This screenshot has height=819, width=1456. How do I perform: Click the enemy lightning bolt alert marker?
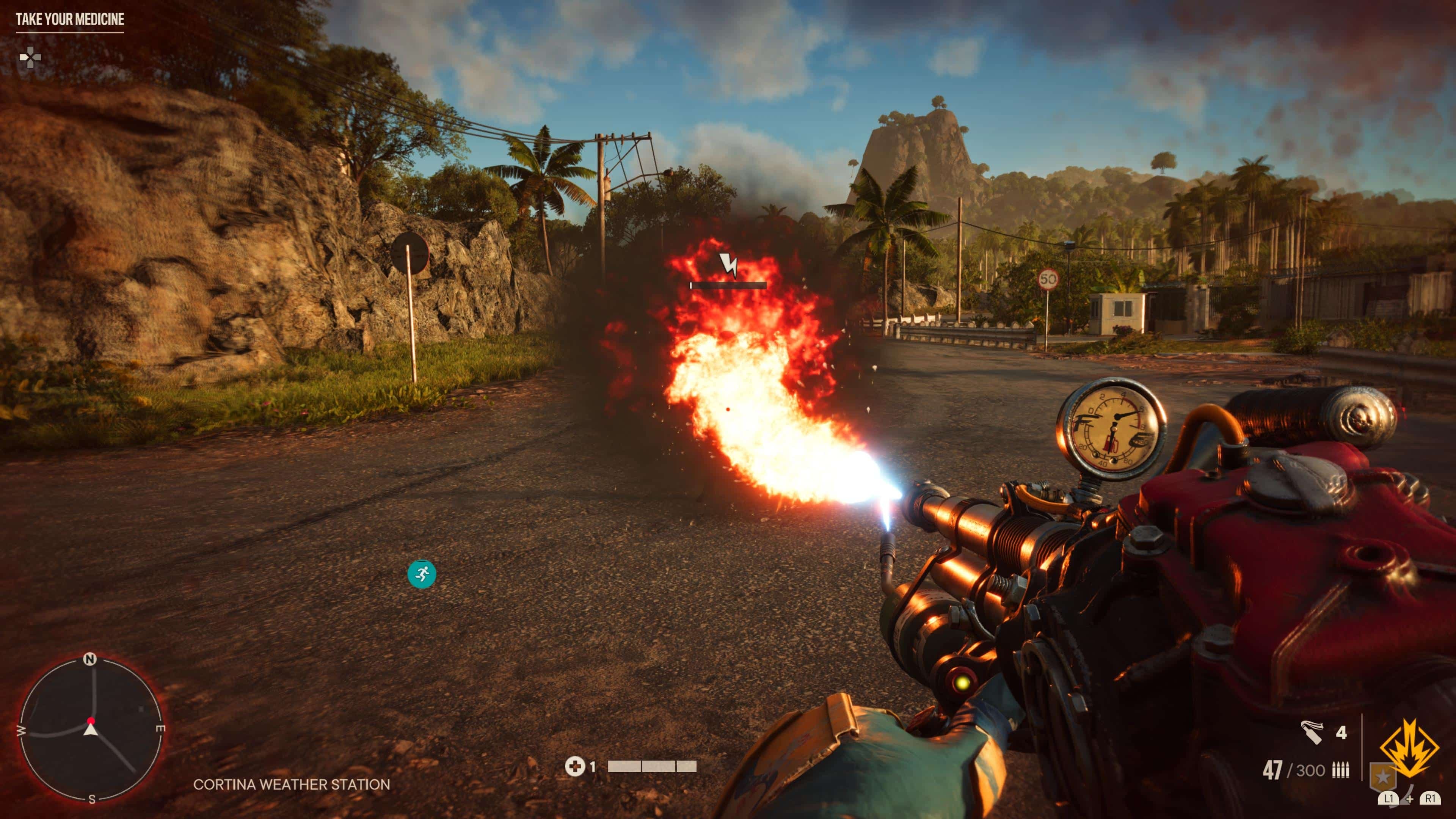[728, 265]
